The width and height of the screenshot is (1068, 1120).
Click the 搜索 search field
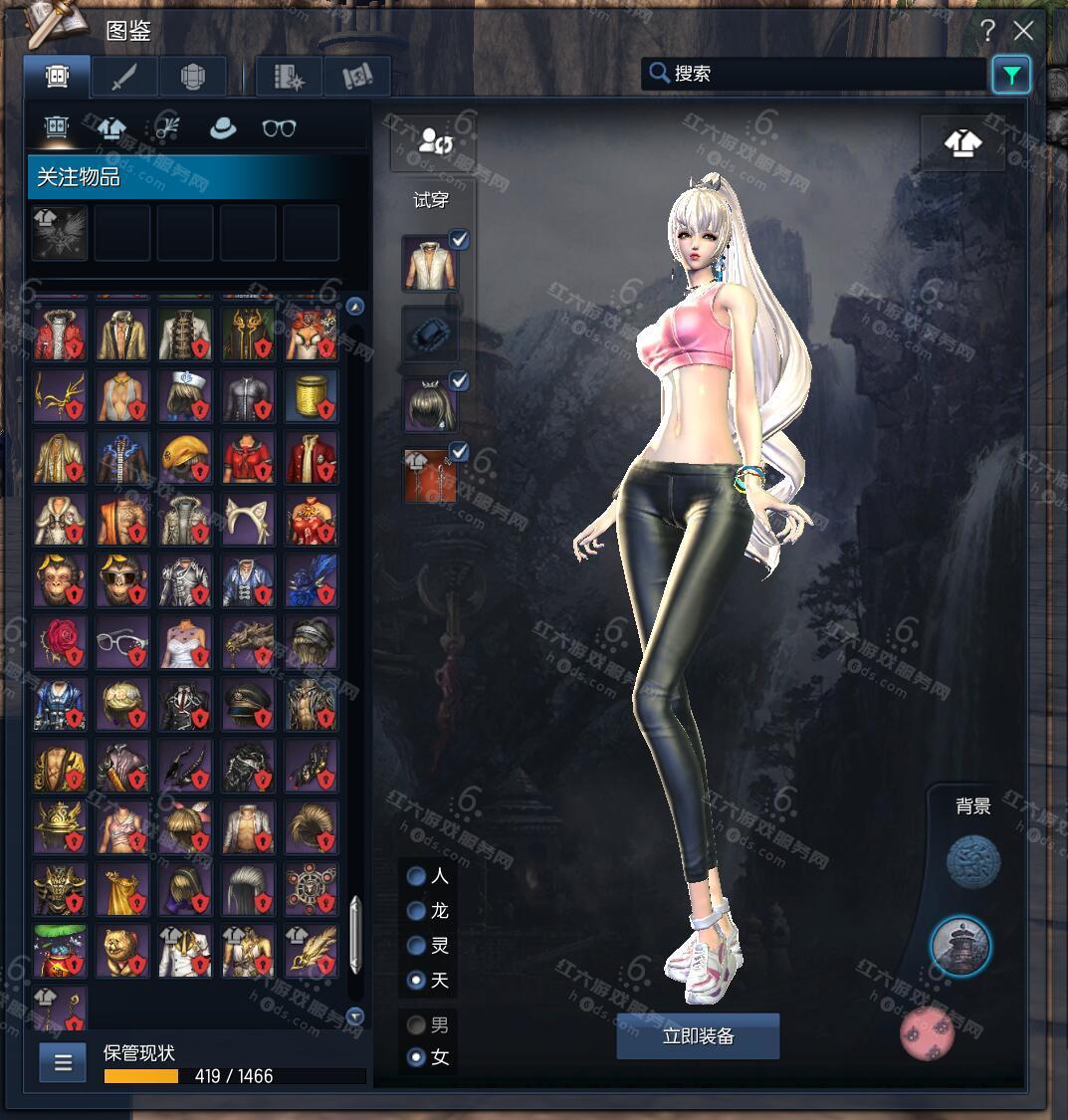pyautogui.click(x=816, y=74)
